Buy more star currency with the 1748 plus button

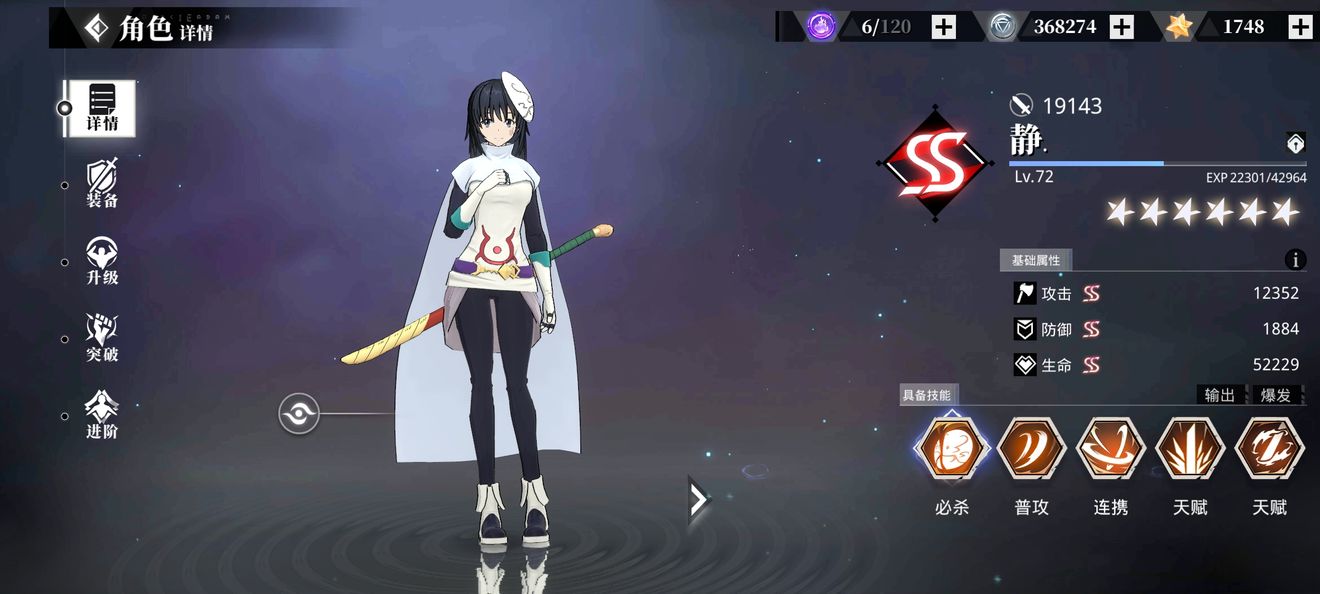click(1299, 27)
